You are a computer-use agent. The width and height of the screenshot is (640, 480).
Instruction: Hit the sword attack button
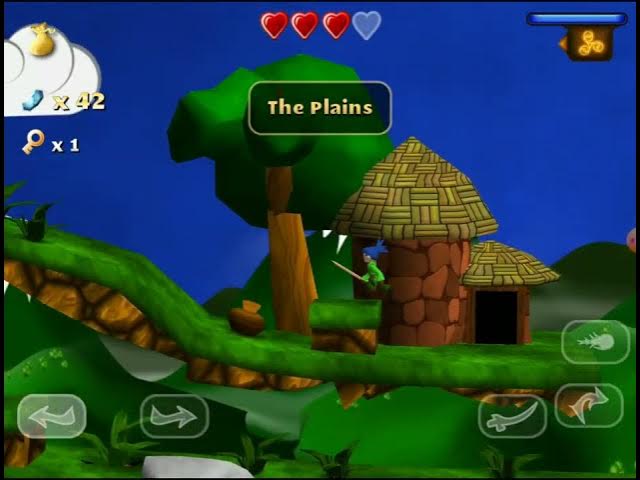pyautogui.click(x=512, y=416)
